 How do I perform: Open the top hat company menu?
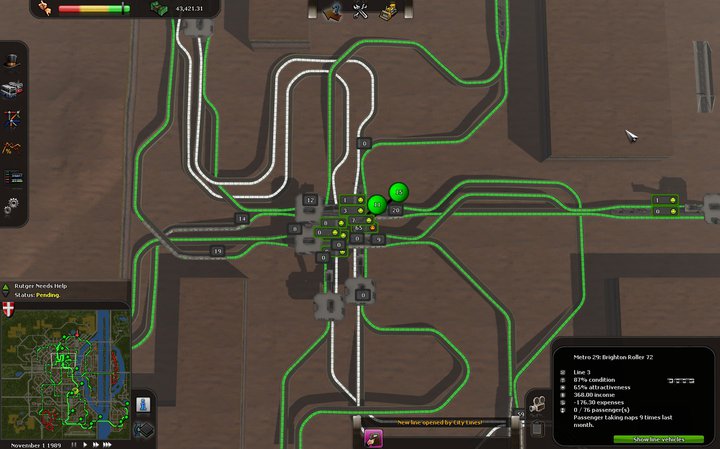[14, 57]
